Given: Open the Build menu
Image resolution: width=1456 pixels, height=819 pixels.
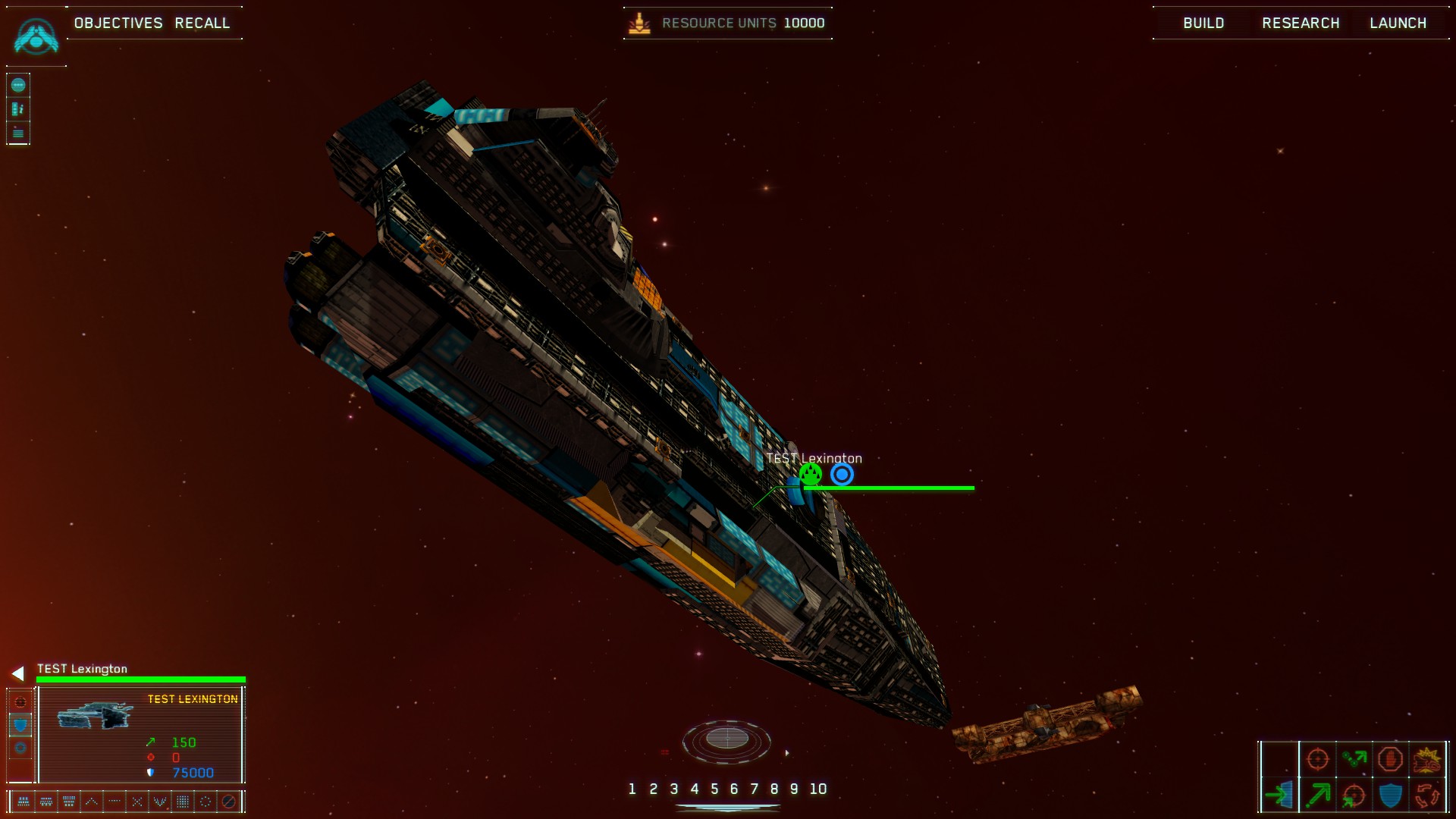Looking at the screenshot, I should (x=1203, y=23).
